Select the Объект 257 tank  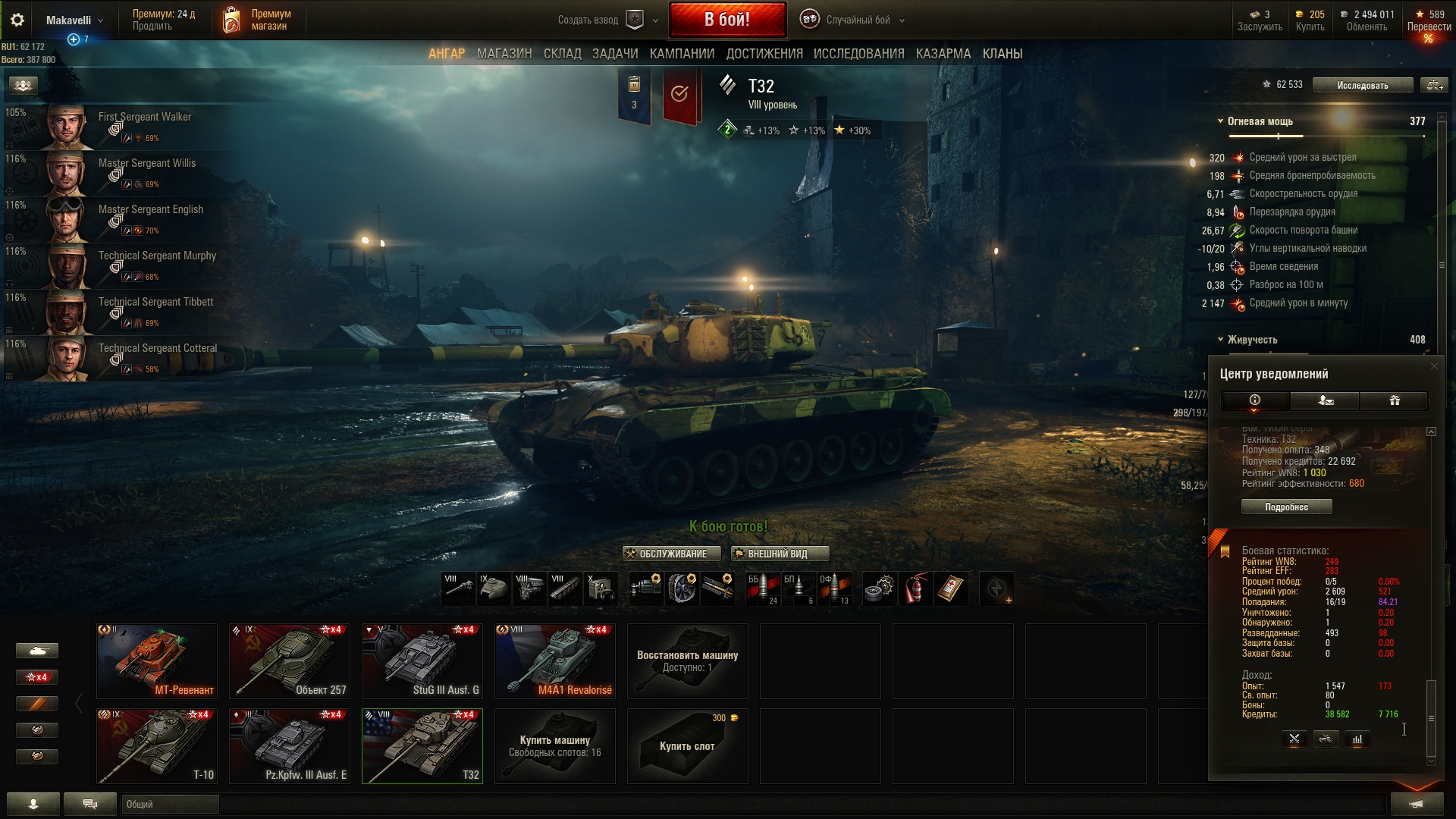[x=290, y=661]
